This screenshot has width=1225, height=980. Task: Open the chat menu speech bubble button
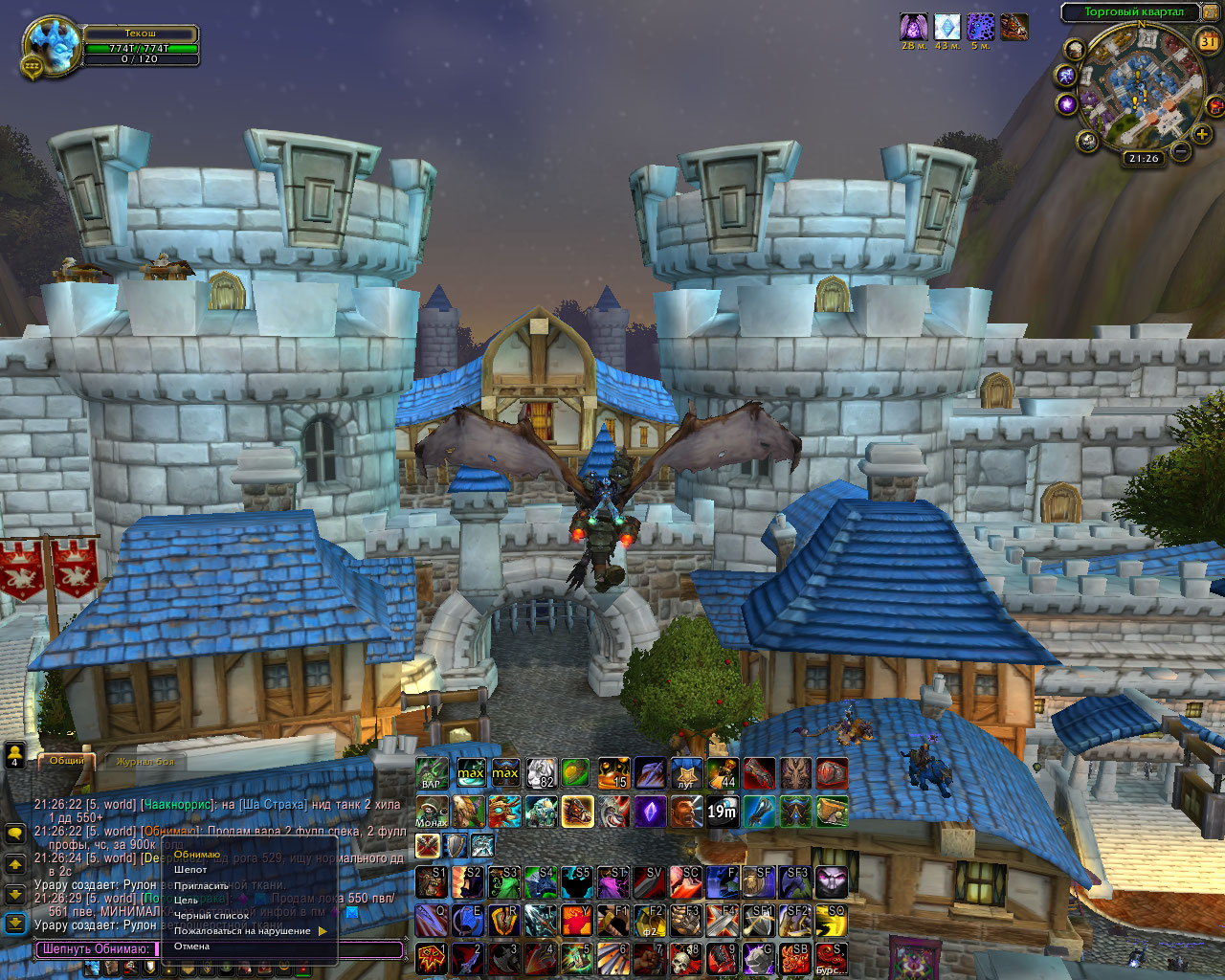pyautogui.click(x=15, y=834)
